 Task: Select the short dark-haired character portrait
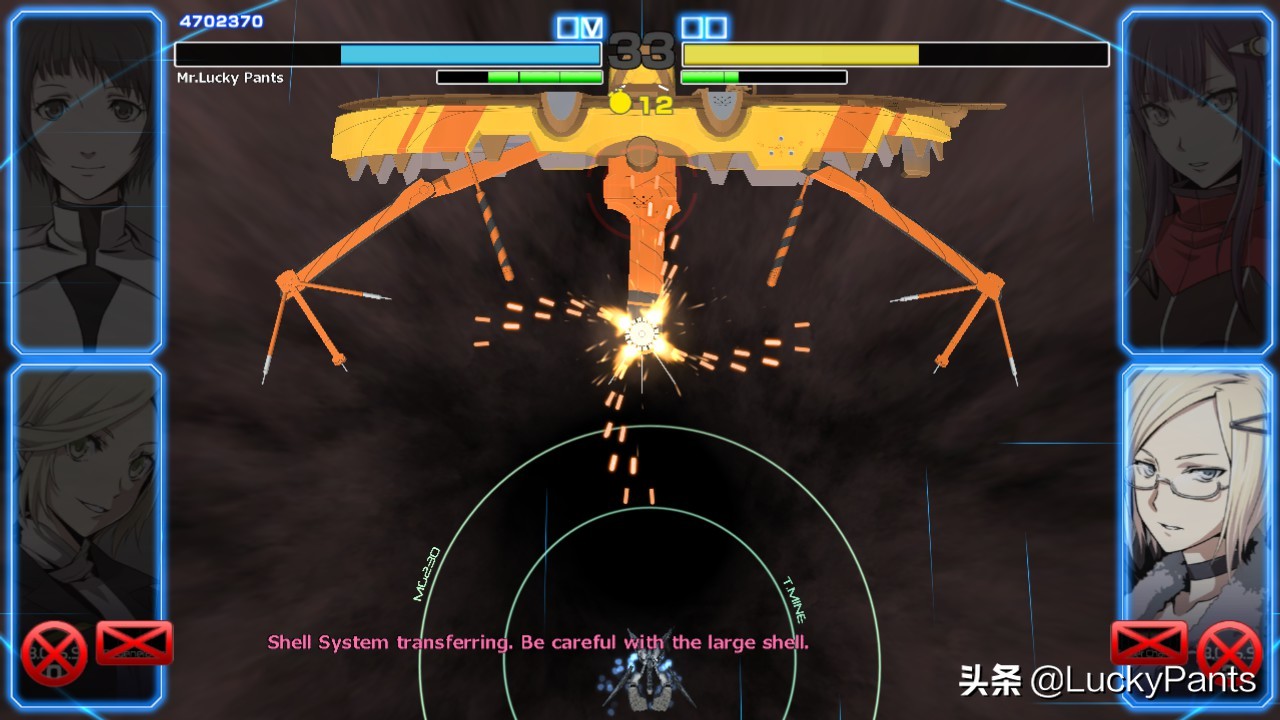coord(86,182)
